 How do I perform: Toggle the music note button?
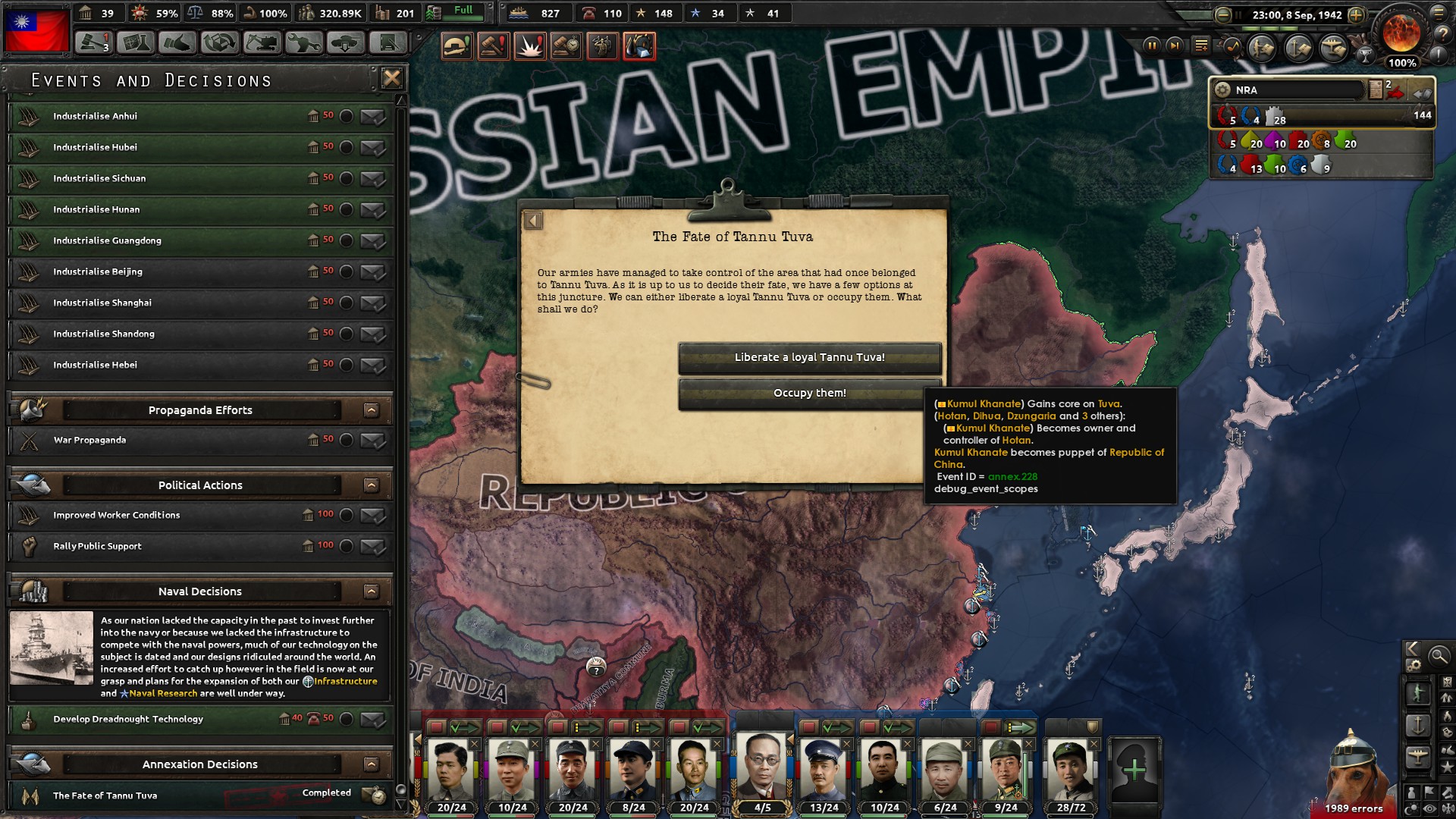(1232, 48)
